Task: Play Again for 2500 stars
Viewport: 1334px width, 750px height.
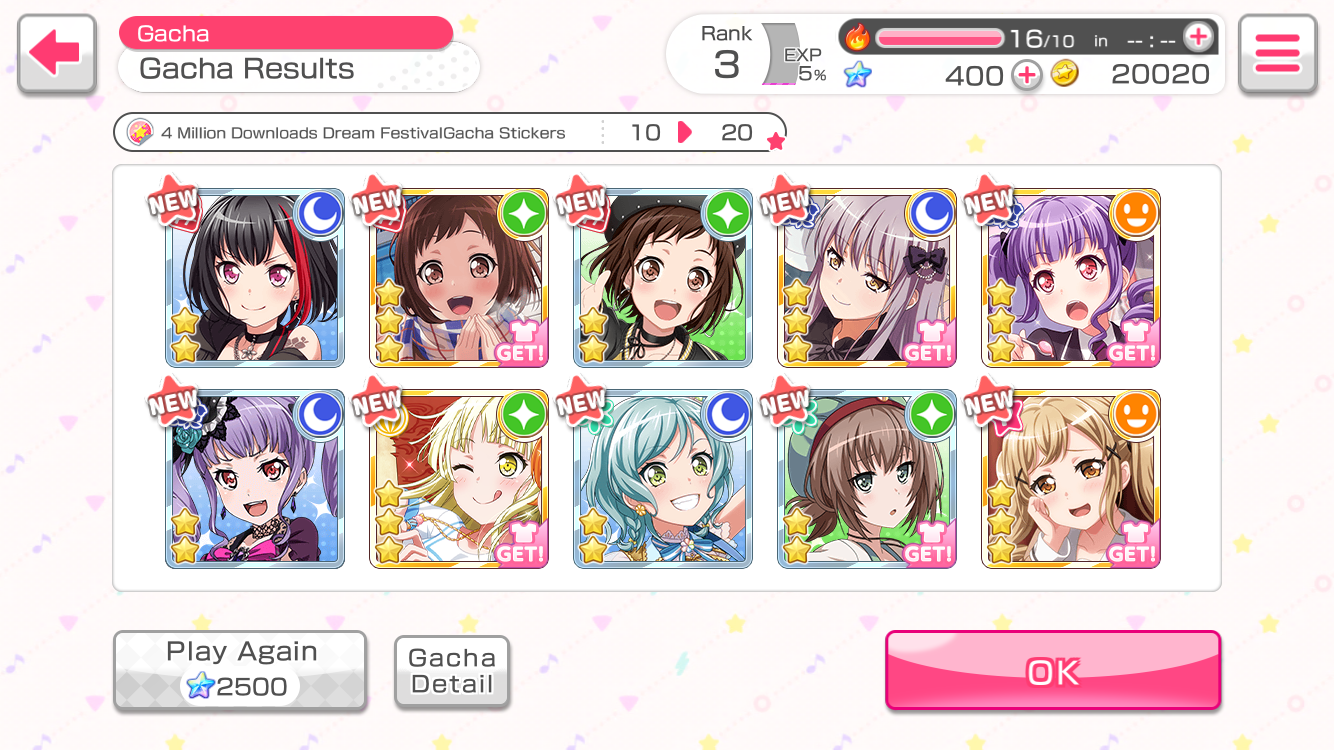Action: (240, 670)
